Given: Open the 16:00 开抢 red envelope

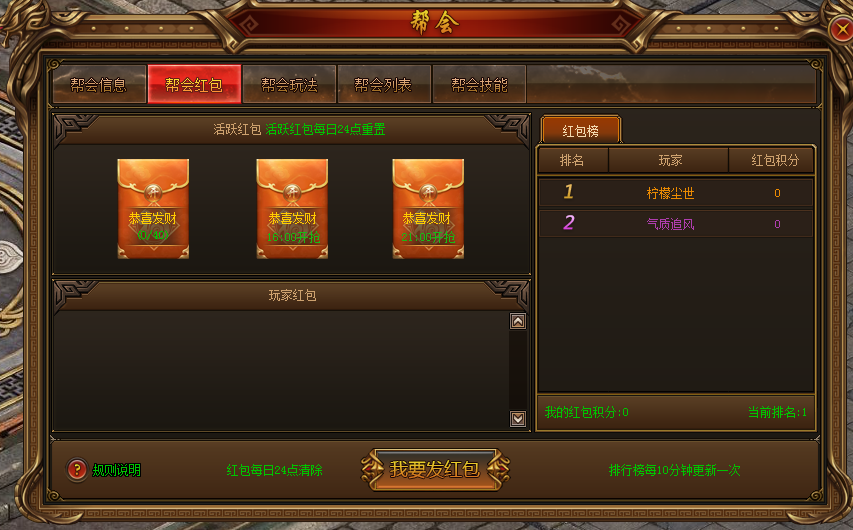Looking at the screenshot, I should click(292, 209).
